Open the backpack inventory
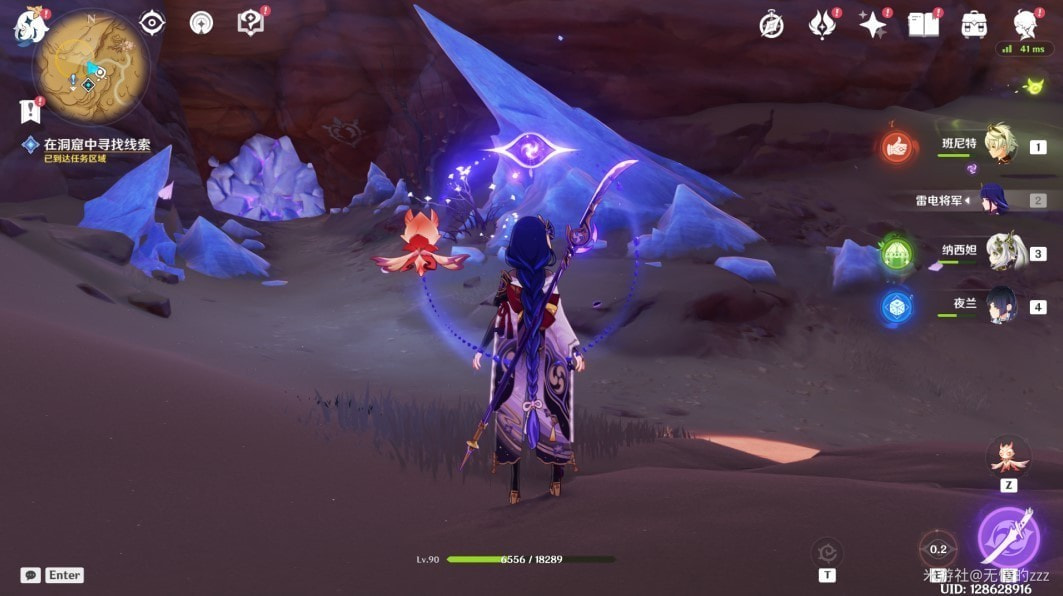Viewport: 1063px width, 596px height. (974, 25)
